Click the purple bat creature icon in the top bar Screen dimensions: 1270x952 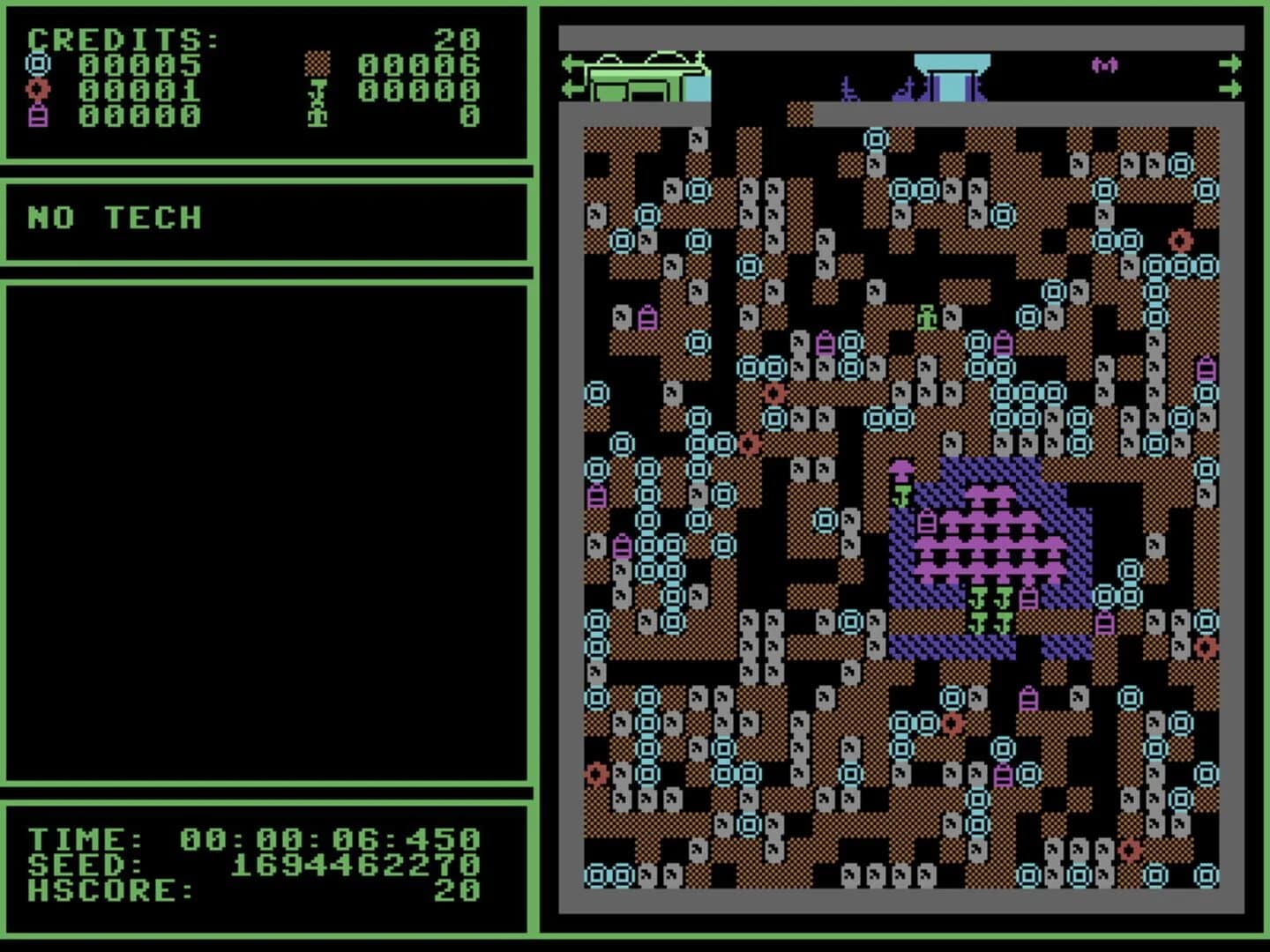1104,63
